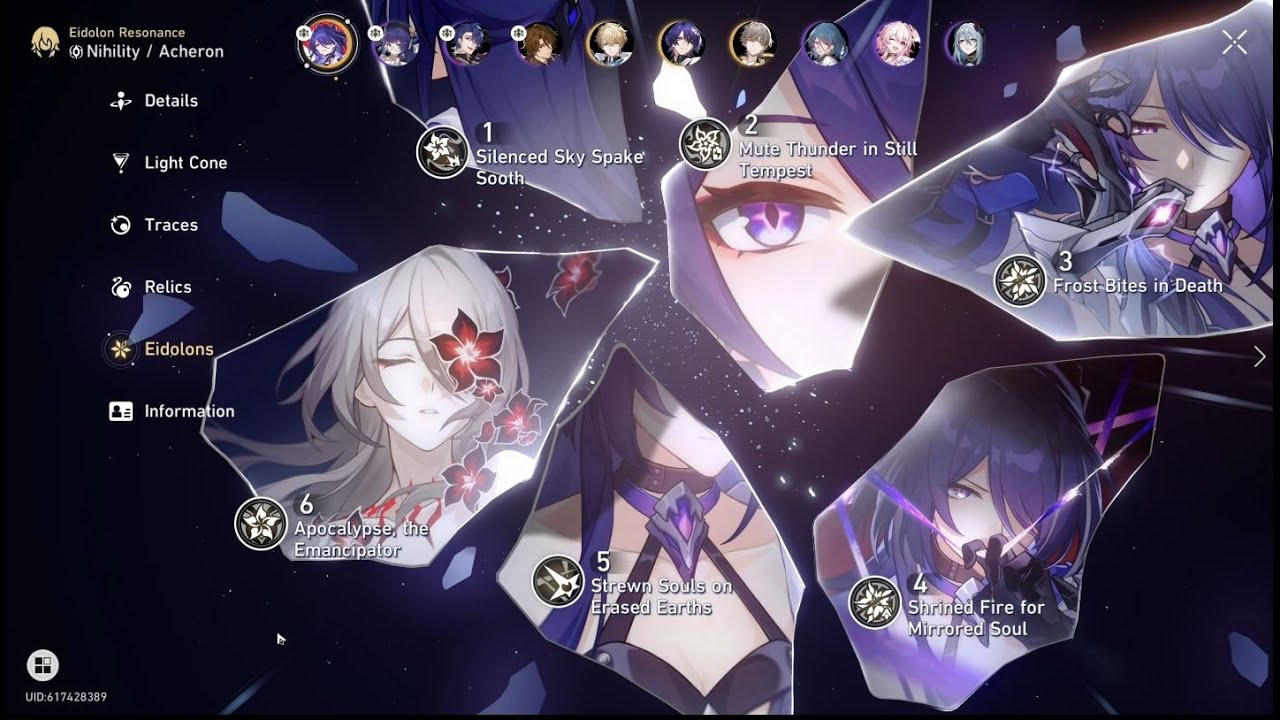Select Acheron's portrait in the character row
Screen dimensions: 1280x720
point(328,42)
